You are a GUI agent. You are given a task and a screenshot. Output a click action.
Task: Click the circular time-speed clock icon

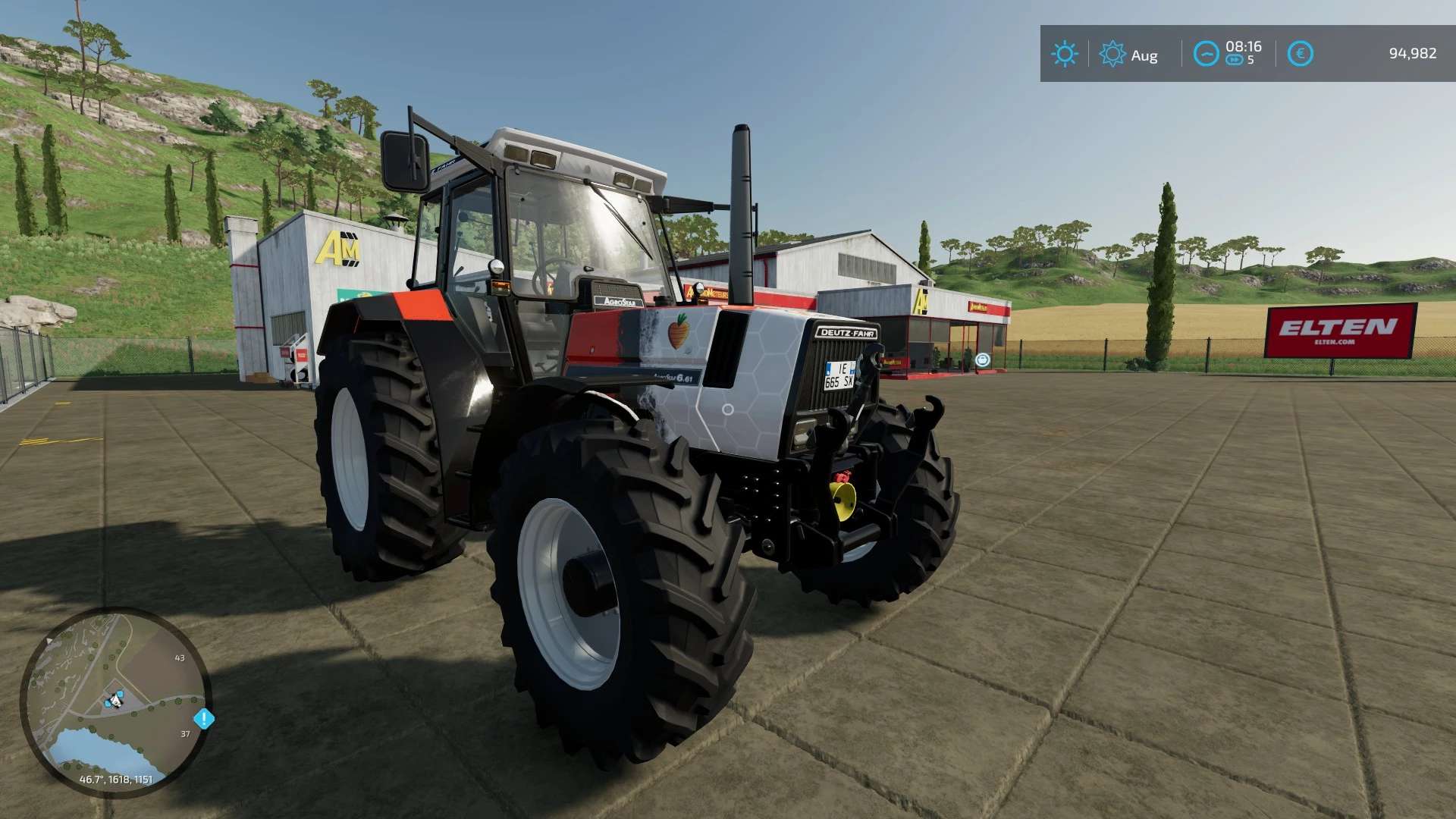(1206, 54)
